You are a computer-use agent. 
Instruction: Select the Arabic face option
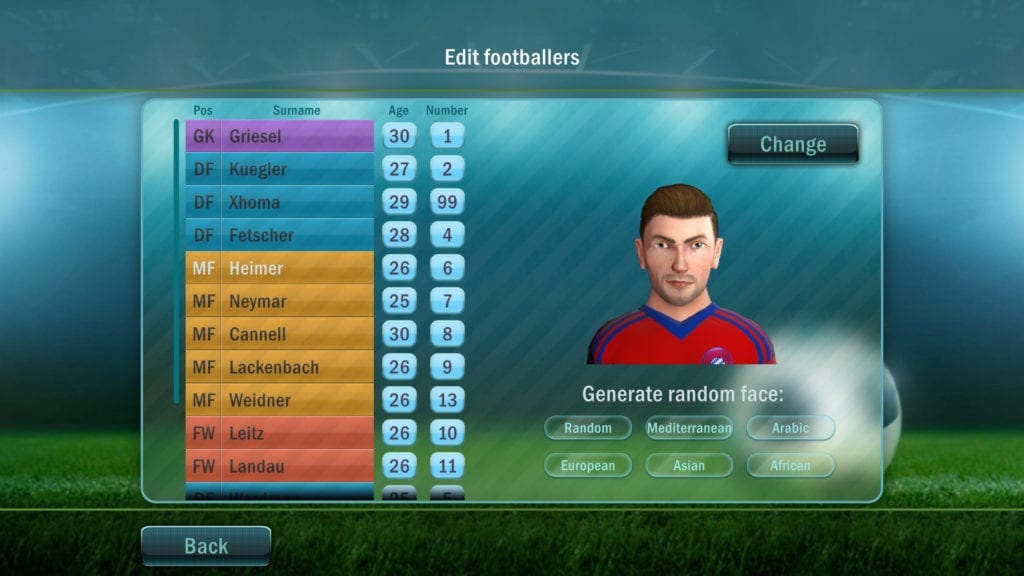tap(790, 428)
